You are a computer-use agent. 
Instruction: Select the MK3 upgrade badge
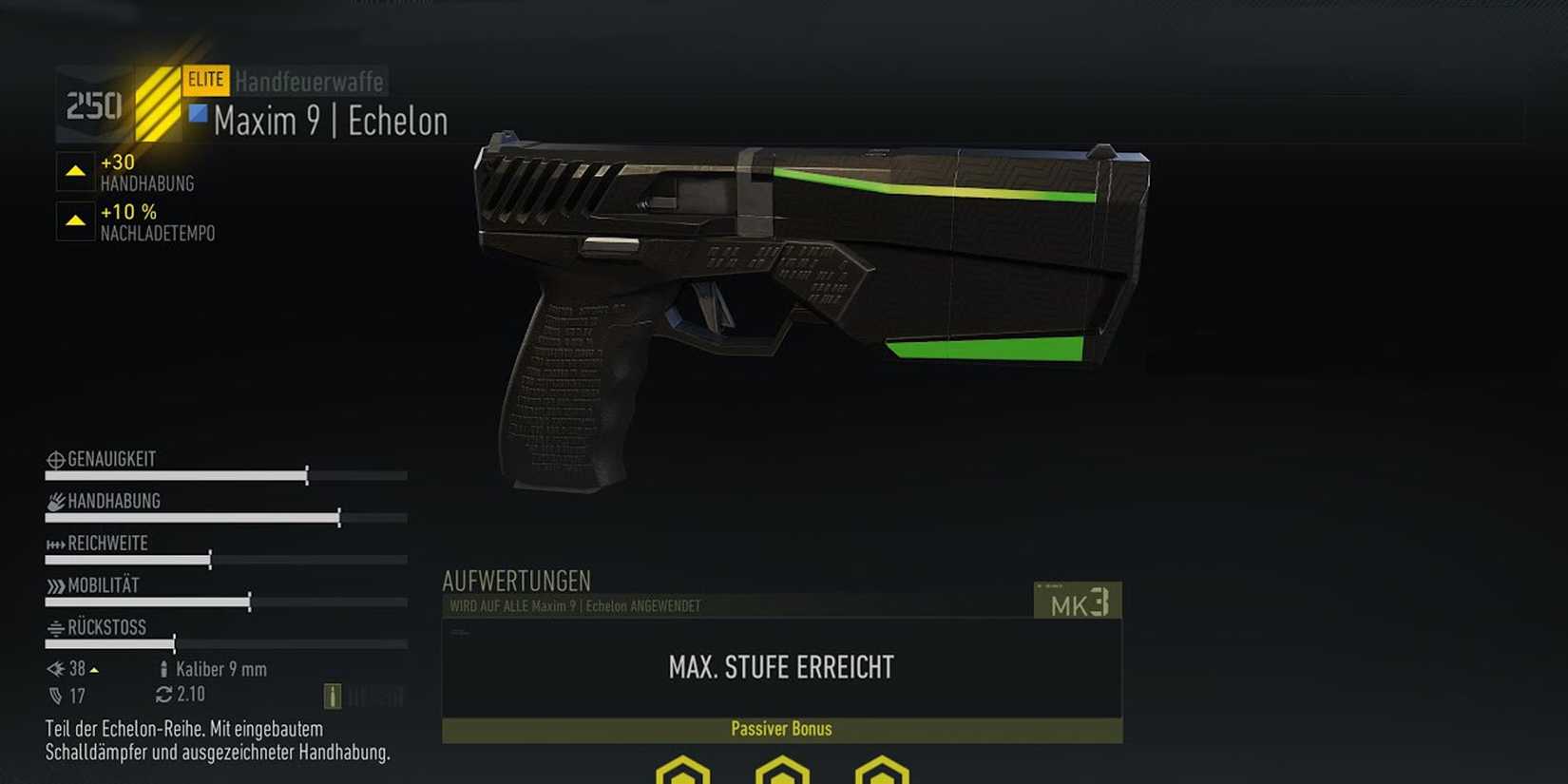(x=1079, y=601)
